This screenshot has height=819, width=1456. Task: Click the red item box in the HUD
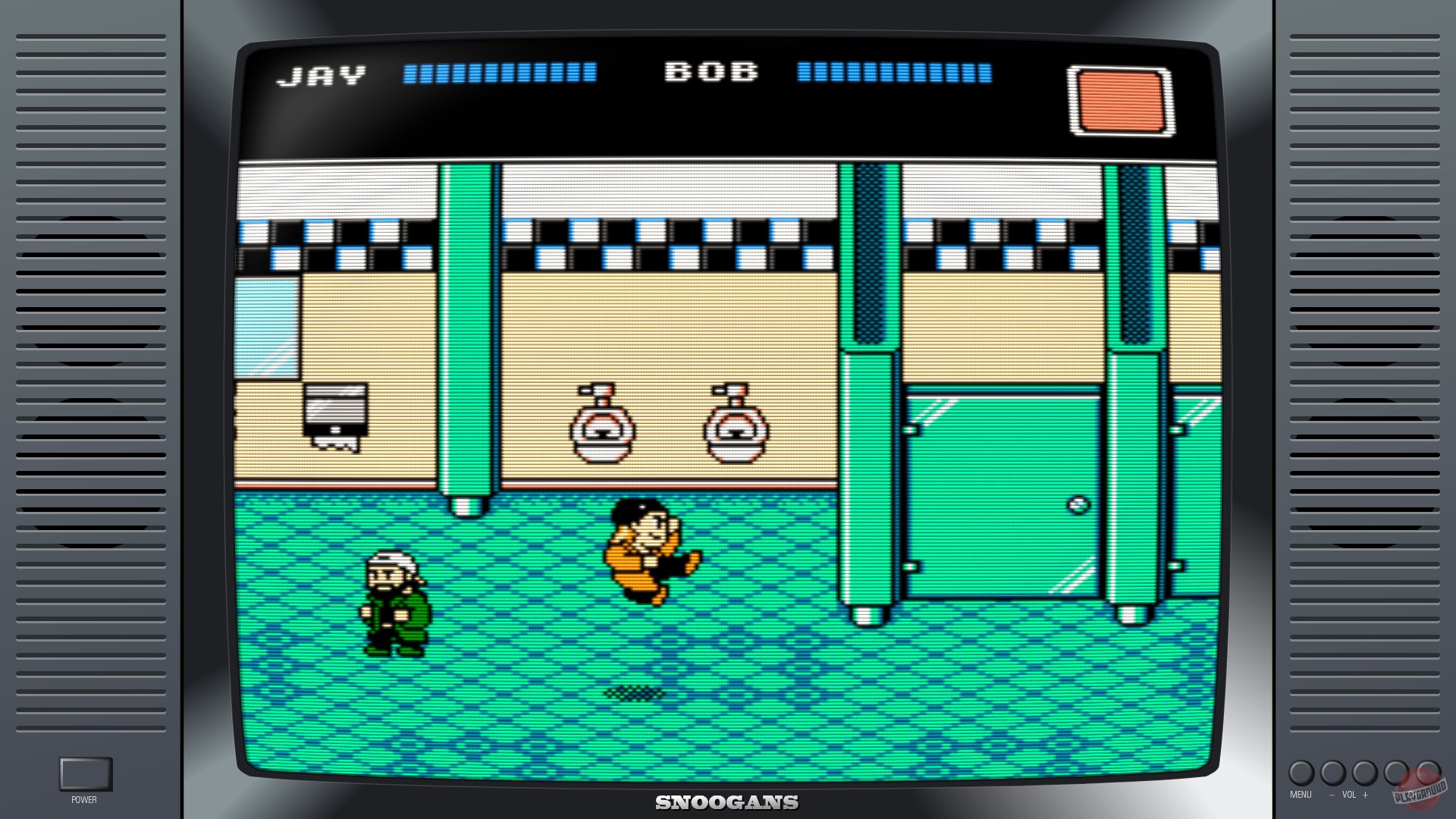click(1119, 100)
